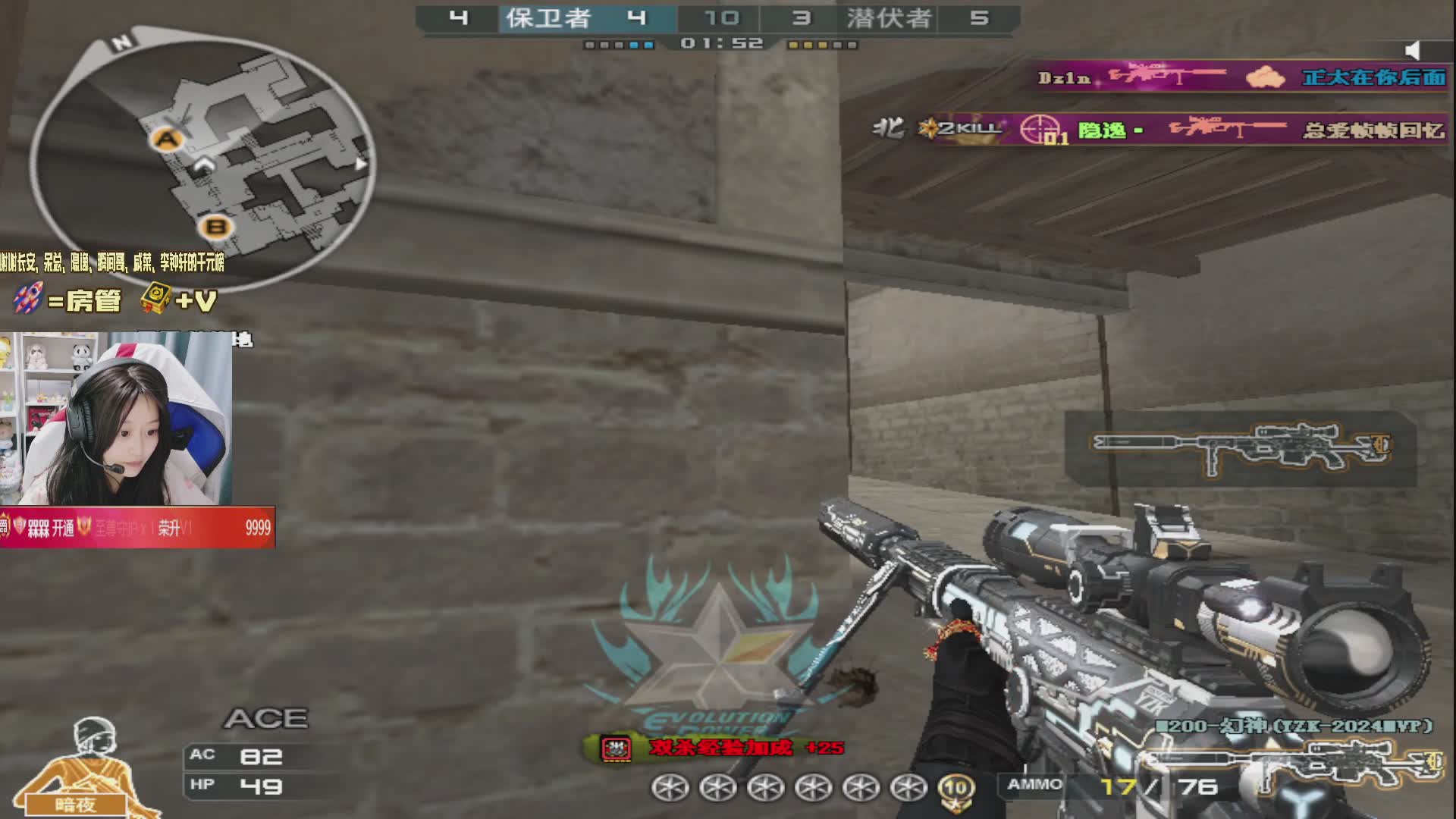The height and width of the screenshot is (819, 1456).
Task: Click the rocket 房管 stream label
Action: click(68, 300)
